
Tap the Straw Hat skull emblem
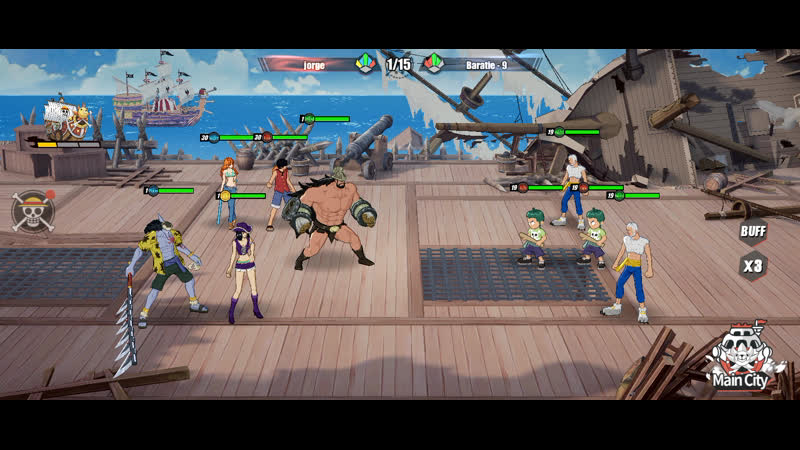(31, 211)
